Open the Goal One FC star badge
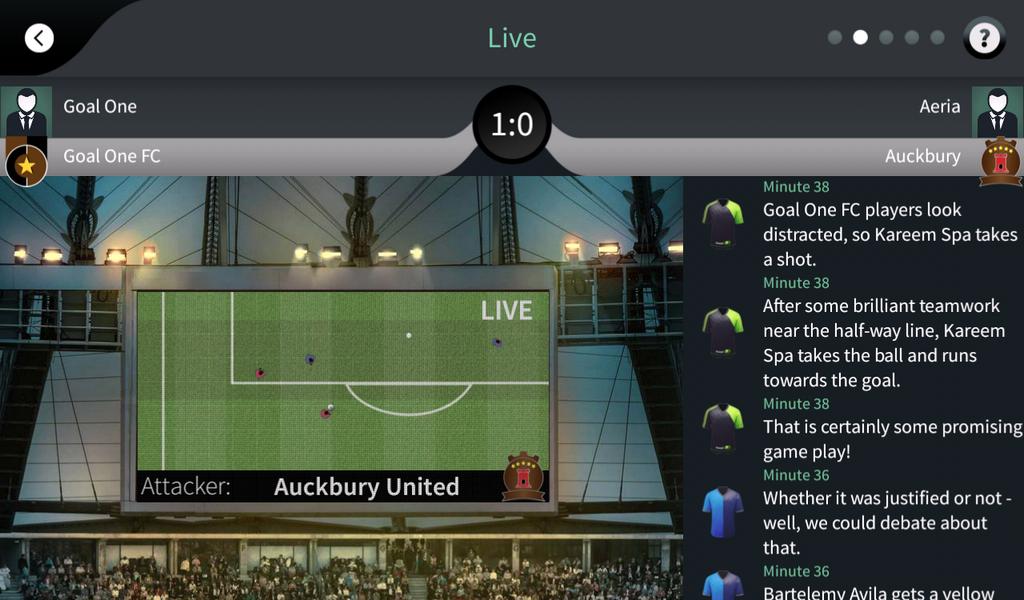Viewport: 1024px width, 600px height. 26,165
